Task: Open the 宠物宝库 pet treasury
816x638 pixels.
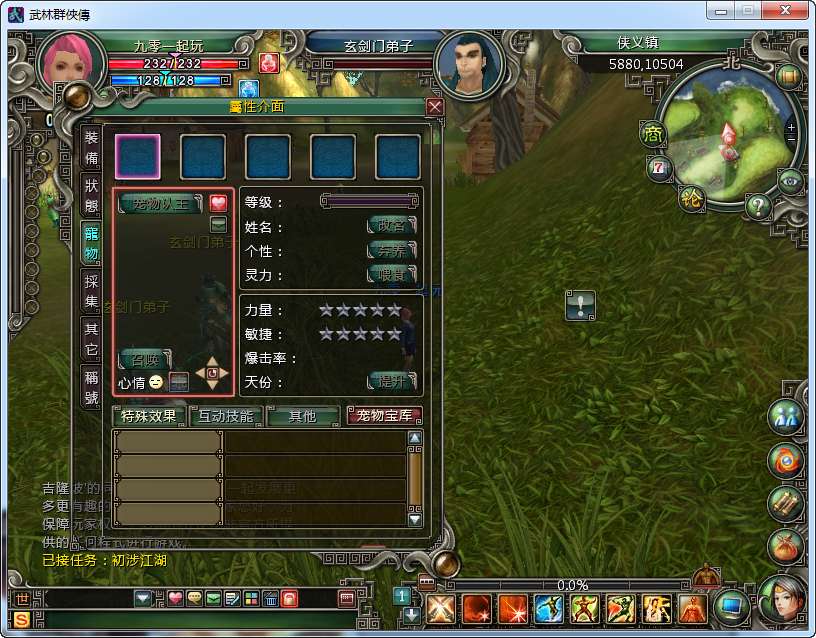Action: [x=384, y=416]
